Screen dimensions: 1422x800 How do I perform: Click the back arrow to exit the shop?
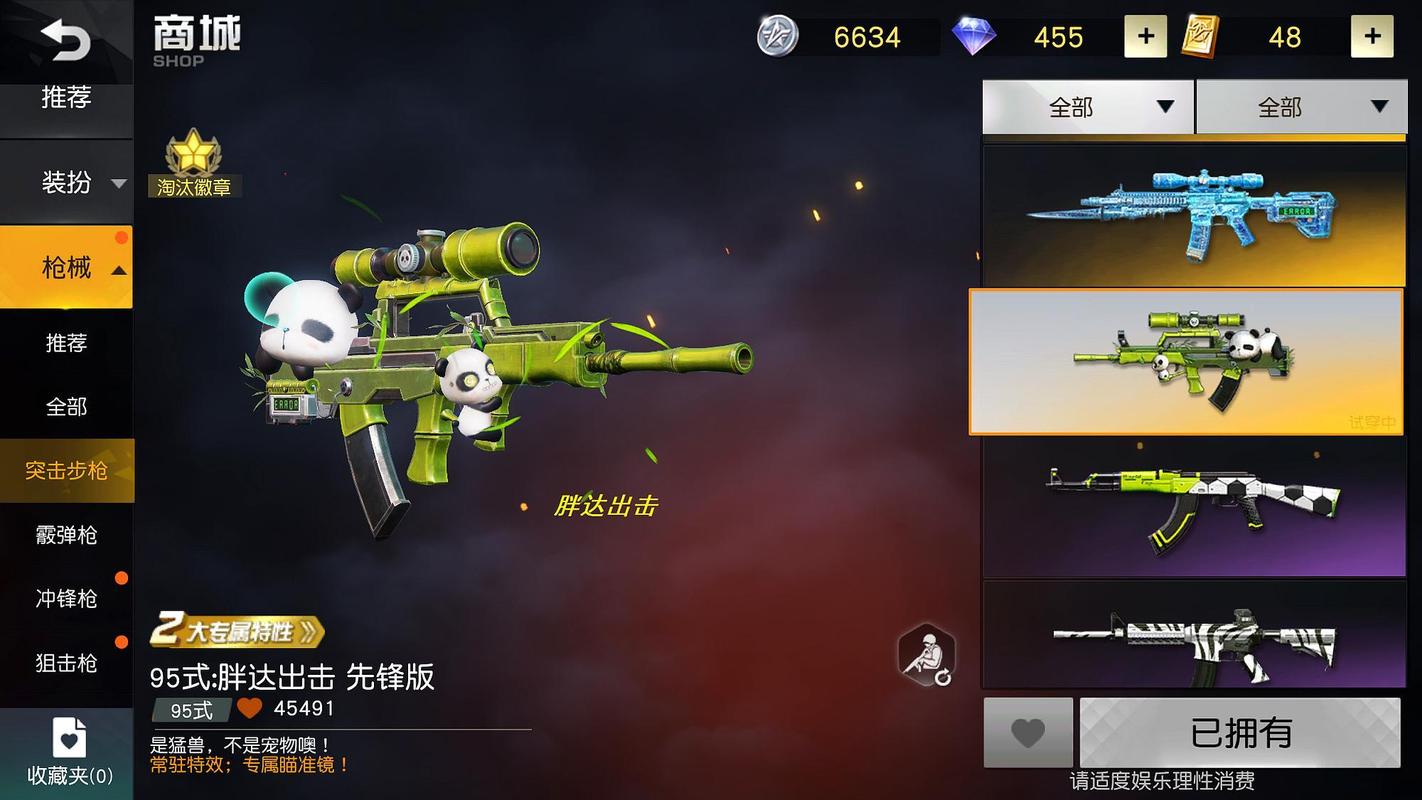[x=68, y=42]
